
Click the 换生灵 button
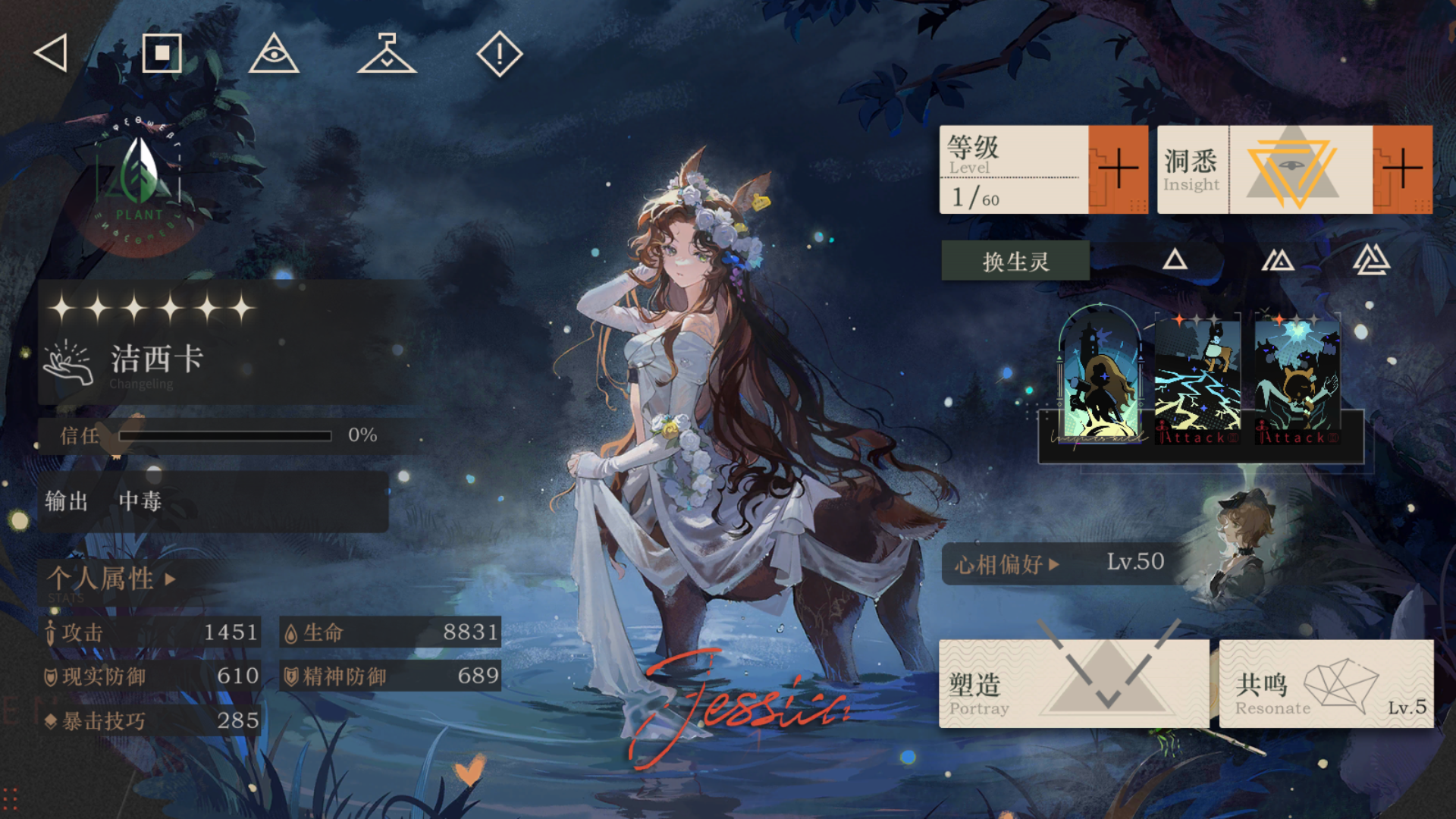pyautogui.click(x=1015, y=262)
